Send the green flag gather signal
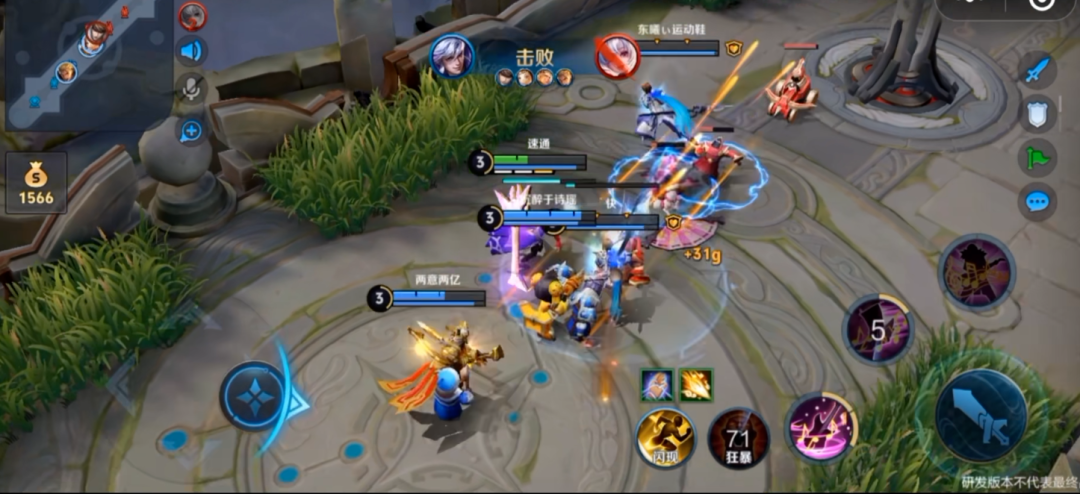The width and height of the screenshot is (1080, 494). [x=1038, y=157]
